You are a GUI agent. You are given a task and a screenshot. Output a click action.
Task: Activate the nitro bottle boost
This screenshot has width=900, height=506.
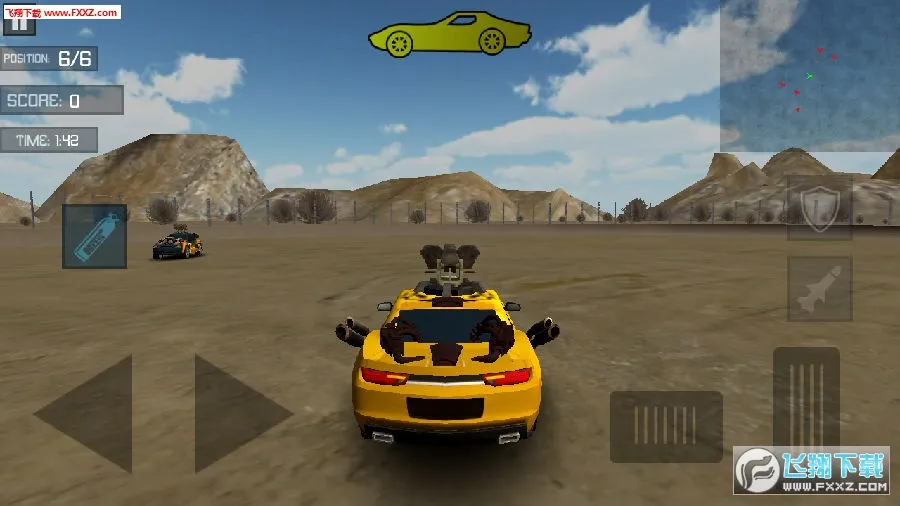point(94,236)
